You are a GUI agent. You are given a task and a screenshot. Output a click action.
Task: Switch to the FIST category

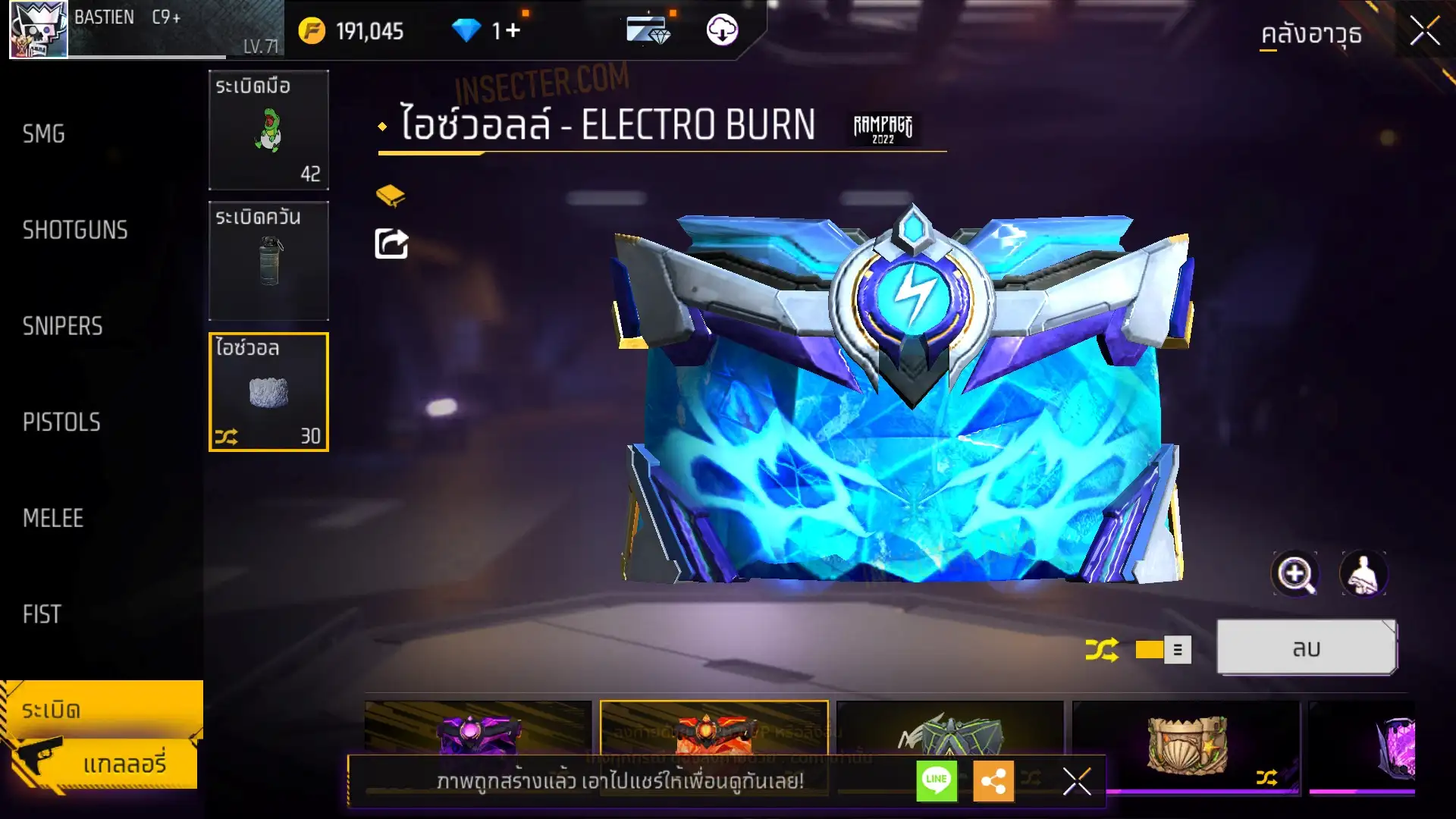click(42, 614)
